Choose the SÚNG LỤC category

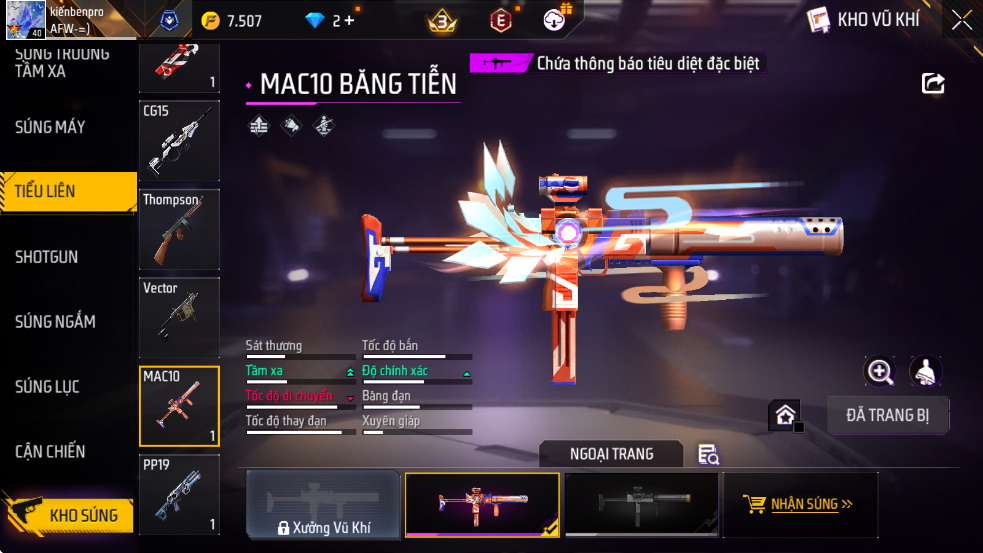coord(47,387)
